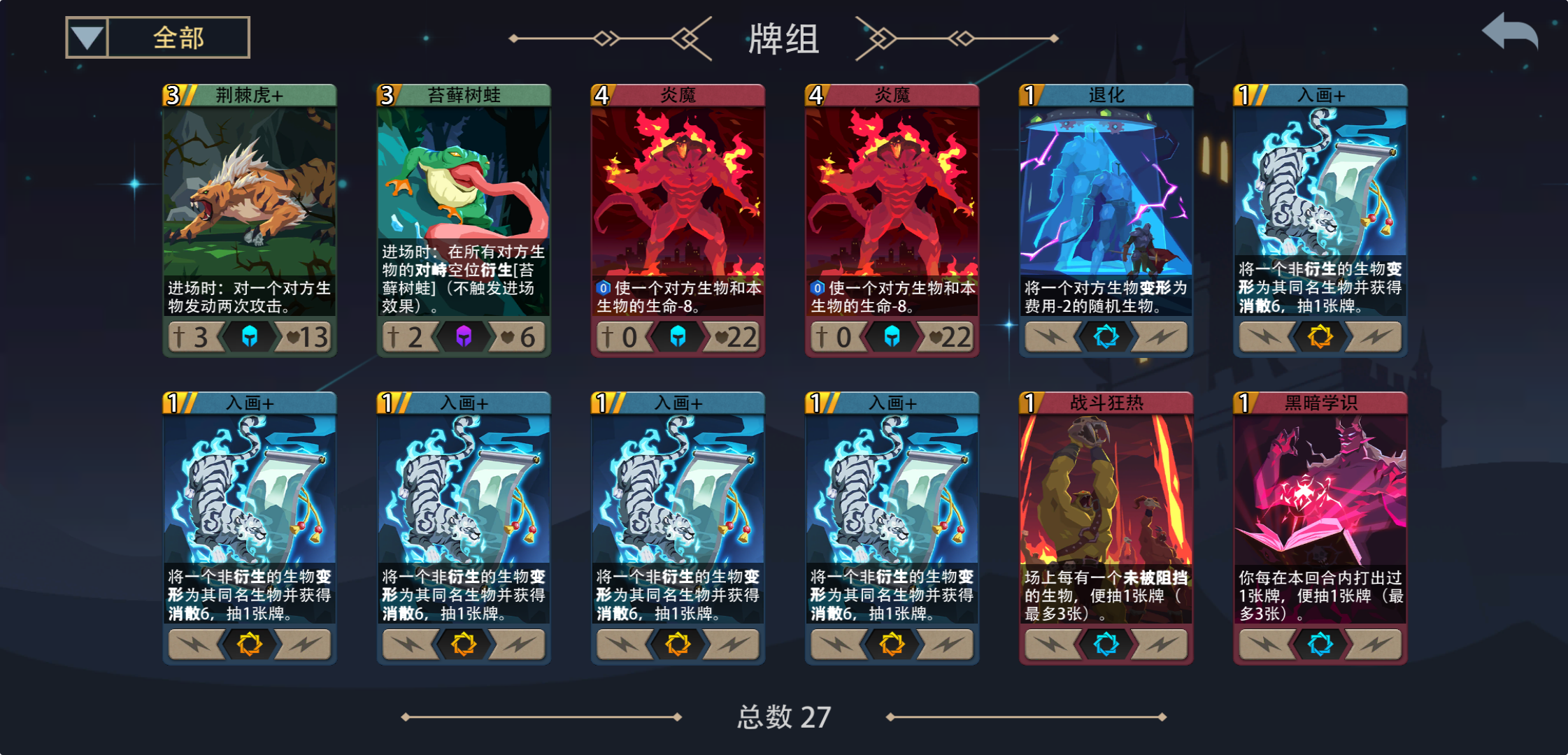
Task: Click the cost badge 3 on 苔藓树蛙 card
Action: (387, 94)
